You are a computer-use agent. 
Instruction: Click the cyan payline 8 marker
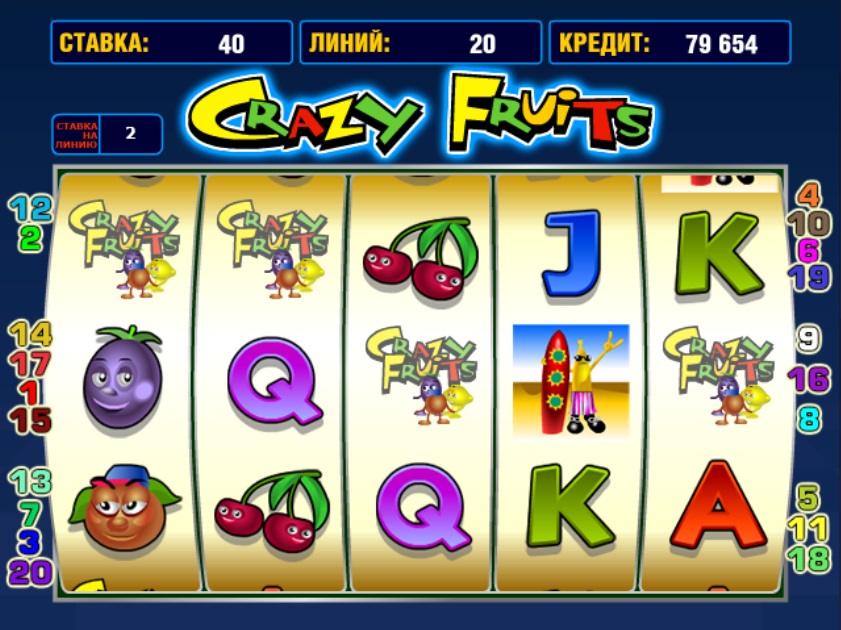point(808,417)
